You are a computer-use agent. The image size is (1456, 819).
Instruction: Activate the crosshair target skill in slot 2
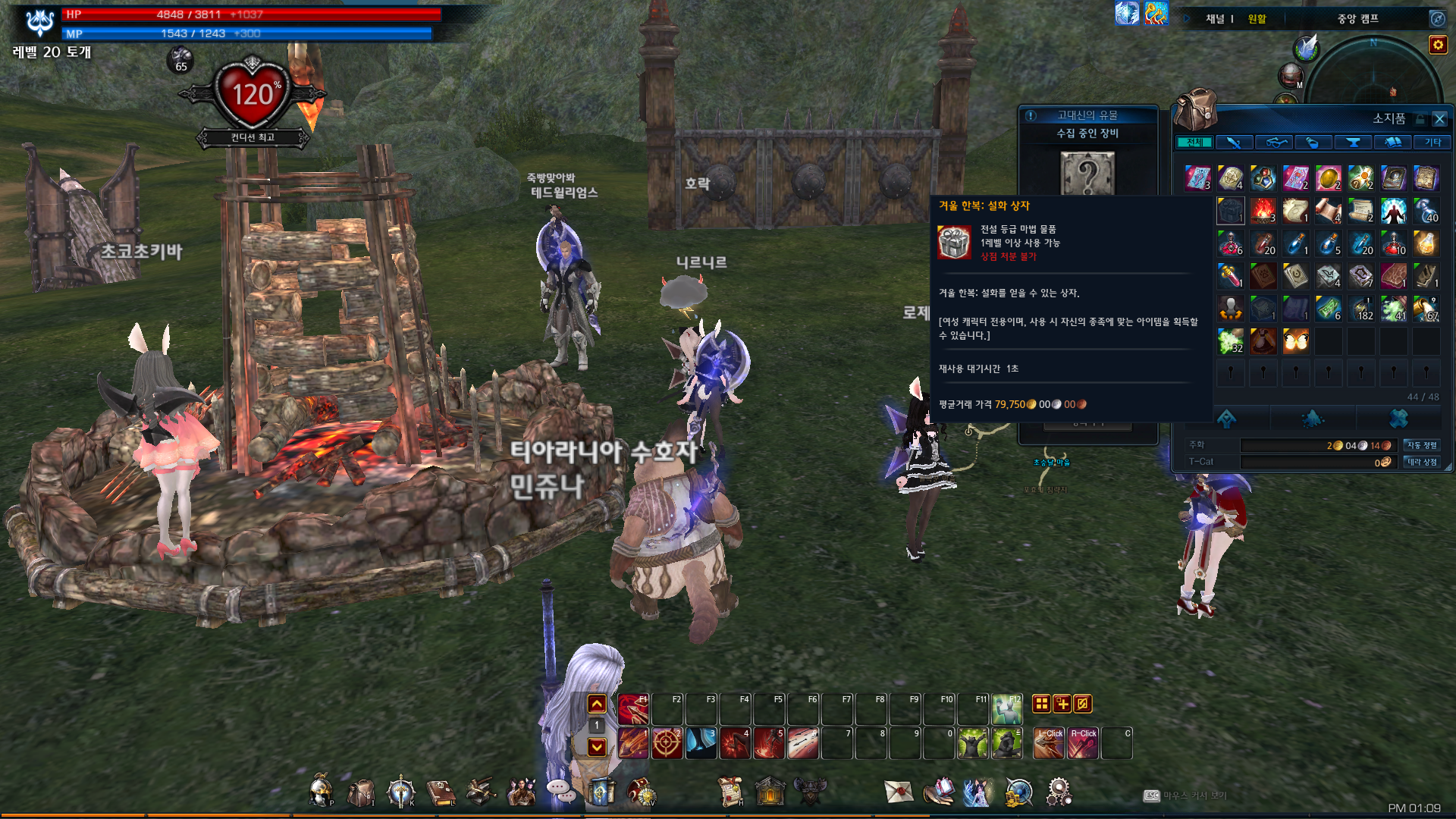(x=667, y=743)
